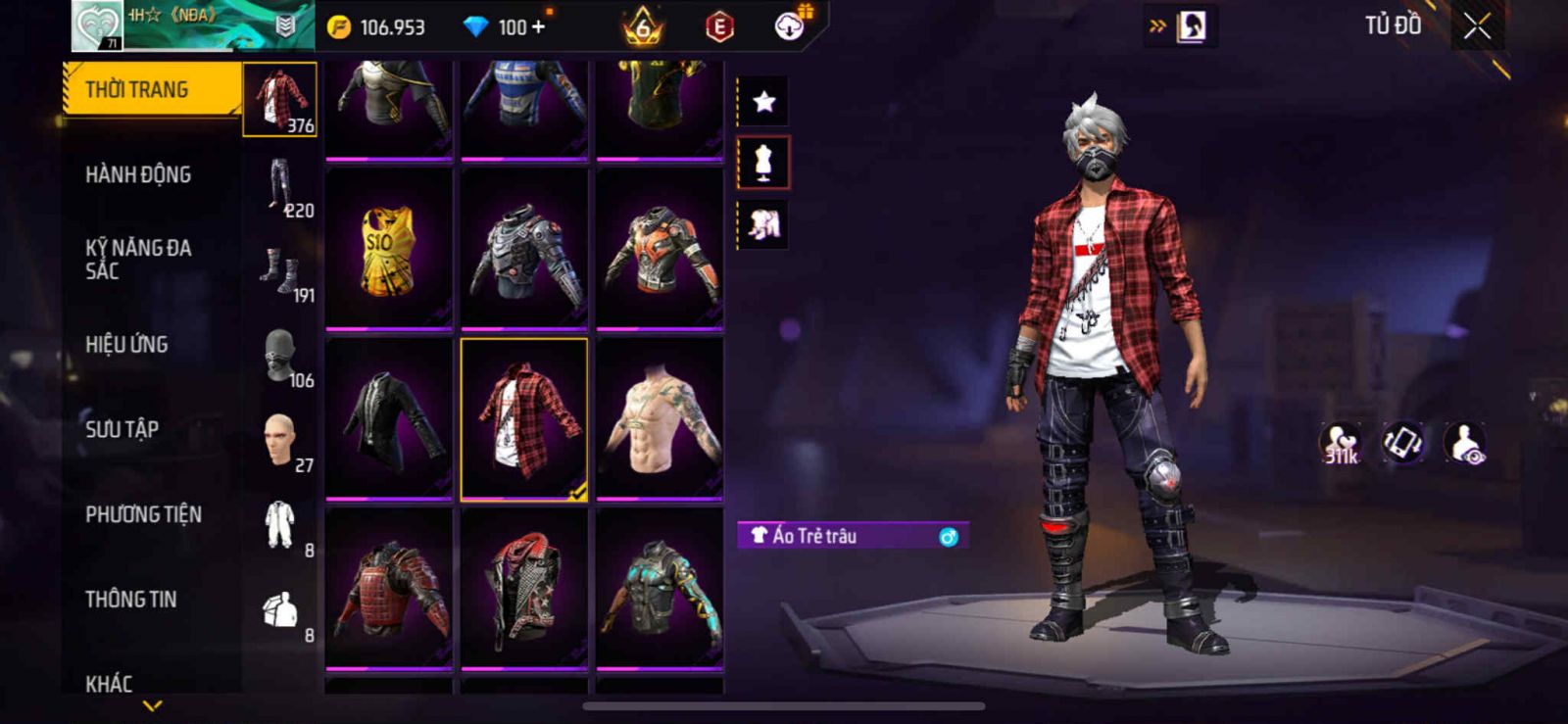Choose the tattooed bare chest top
Viewport: 1568px width, 724px height.
pyautogui.click(x=660, y=419)
